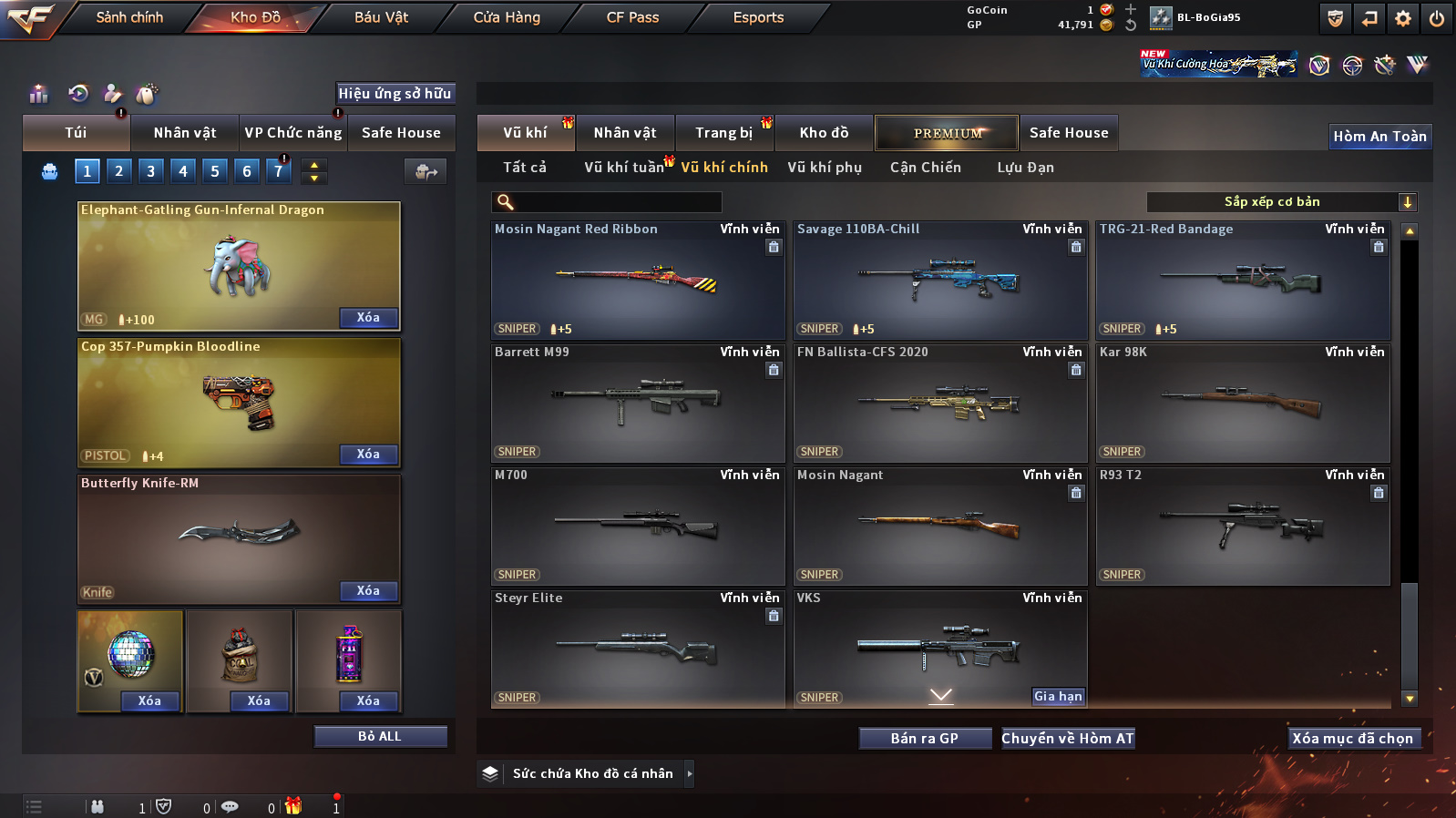
Task: Click the power exit button
Action: pyautogui.click(x=1437, y=18)
